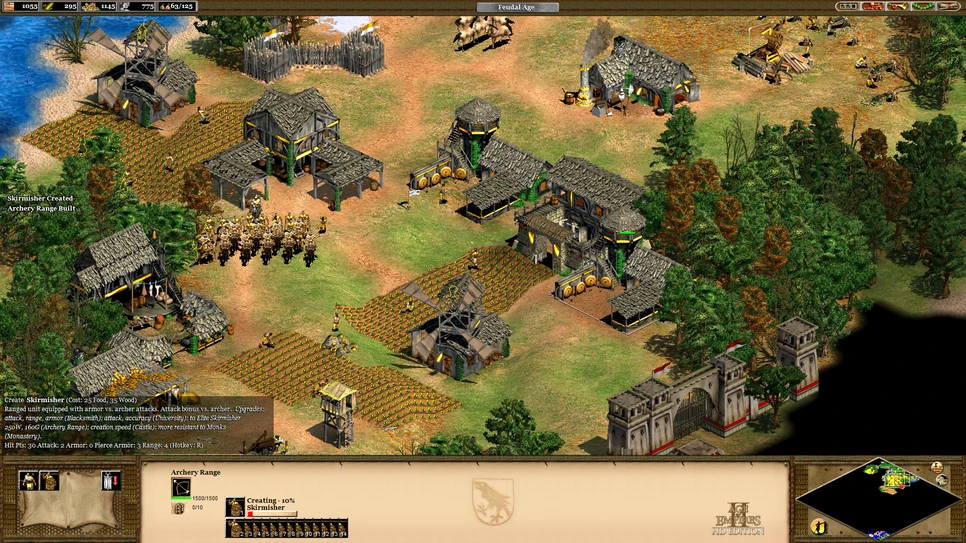Cancel the Skirmisher currently being created
The height and width of the screenshot is (543, 966).
[235, 507]
